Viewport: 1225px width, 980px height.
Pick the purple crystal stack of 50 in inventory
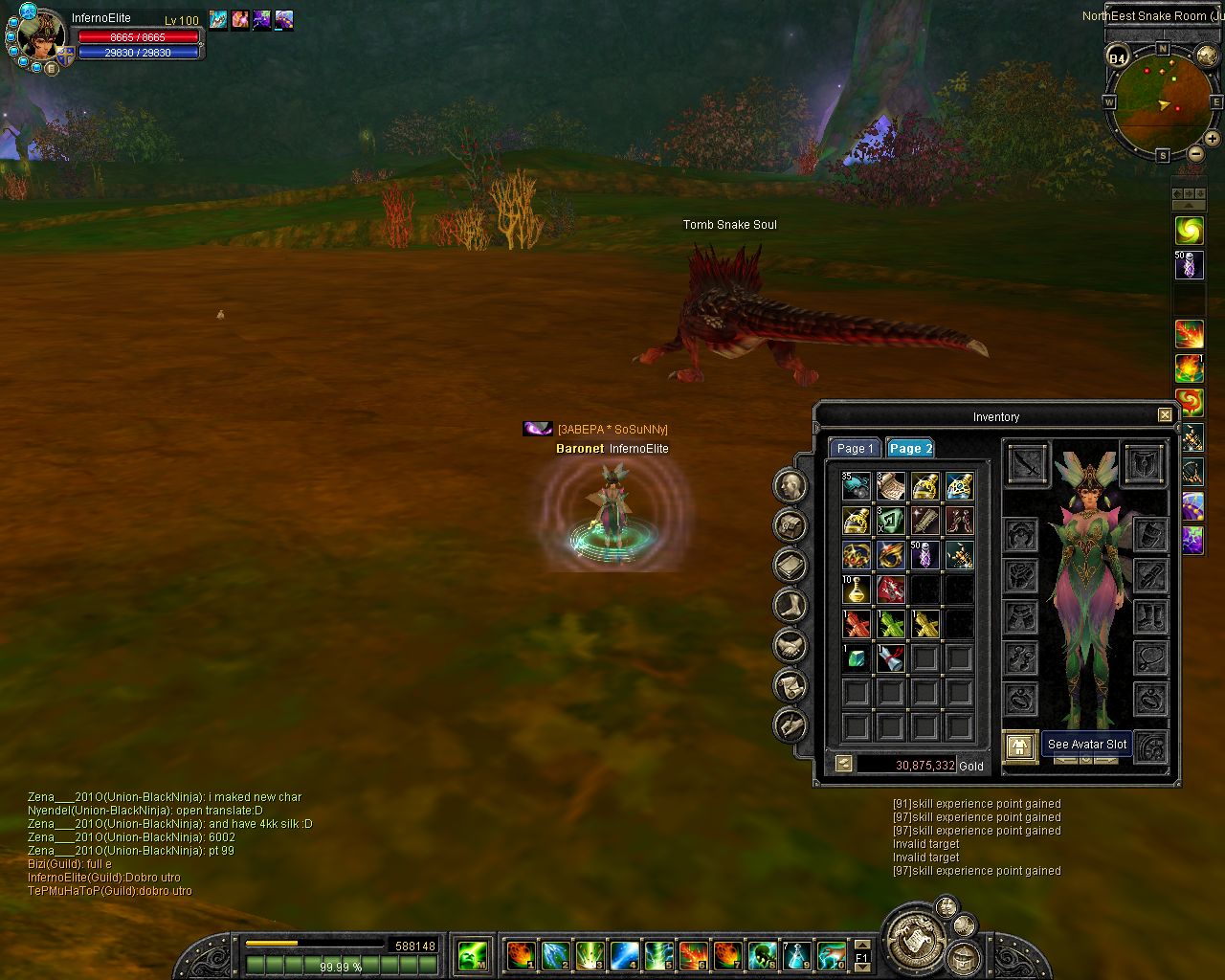(924, 555)
